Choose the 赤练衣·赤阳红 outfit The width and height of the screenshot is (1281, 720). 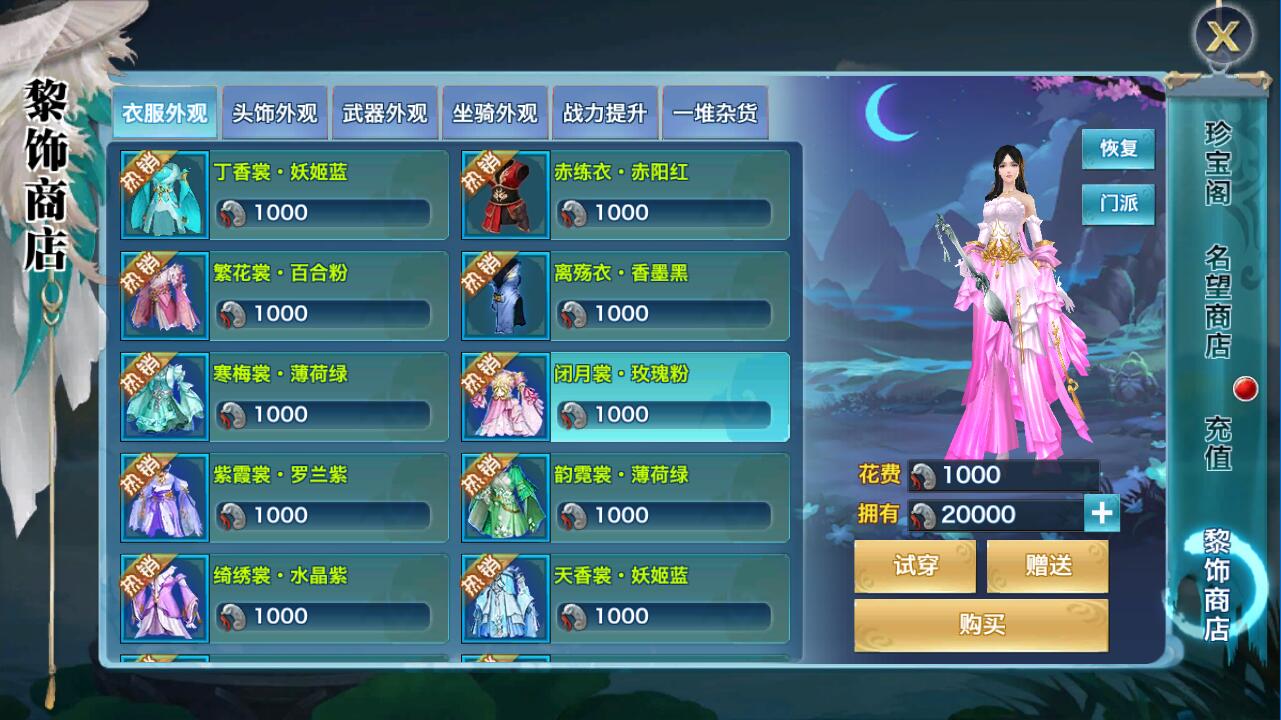point(625,195)
